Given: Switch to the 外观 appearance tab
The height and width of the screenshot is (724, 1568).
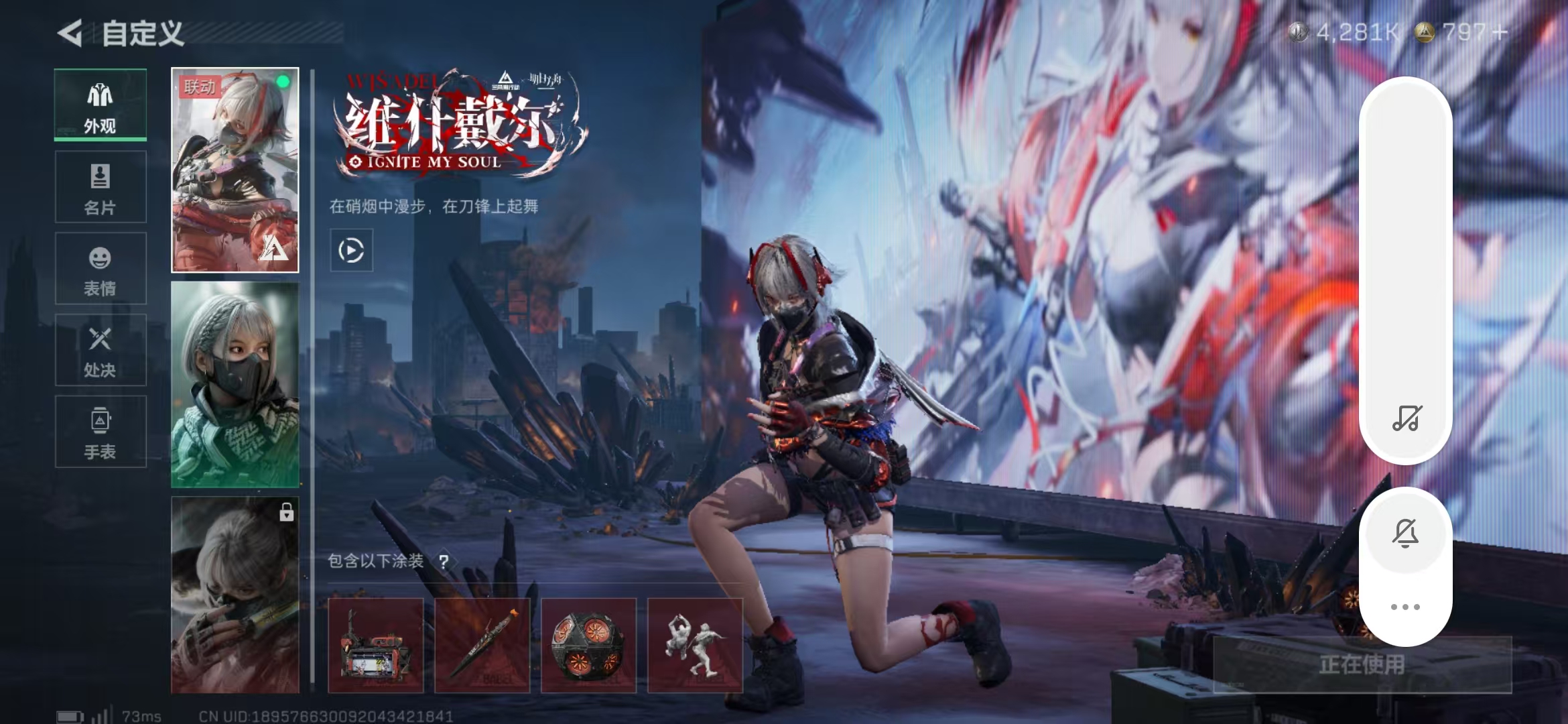Looking at the screenshot, I should [x=101, y=105].
